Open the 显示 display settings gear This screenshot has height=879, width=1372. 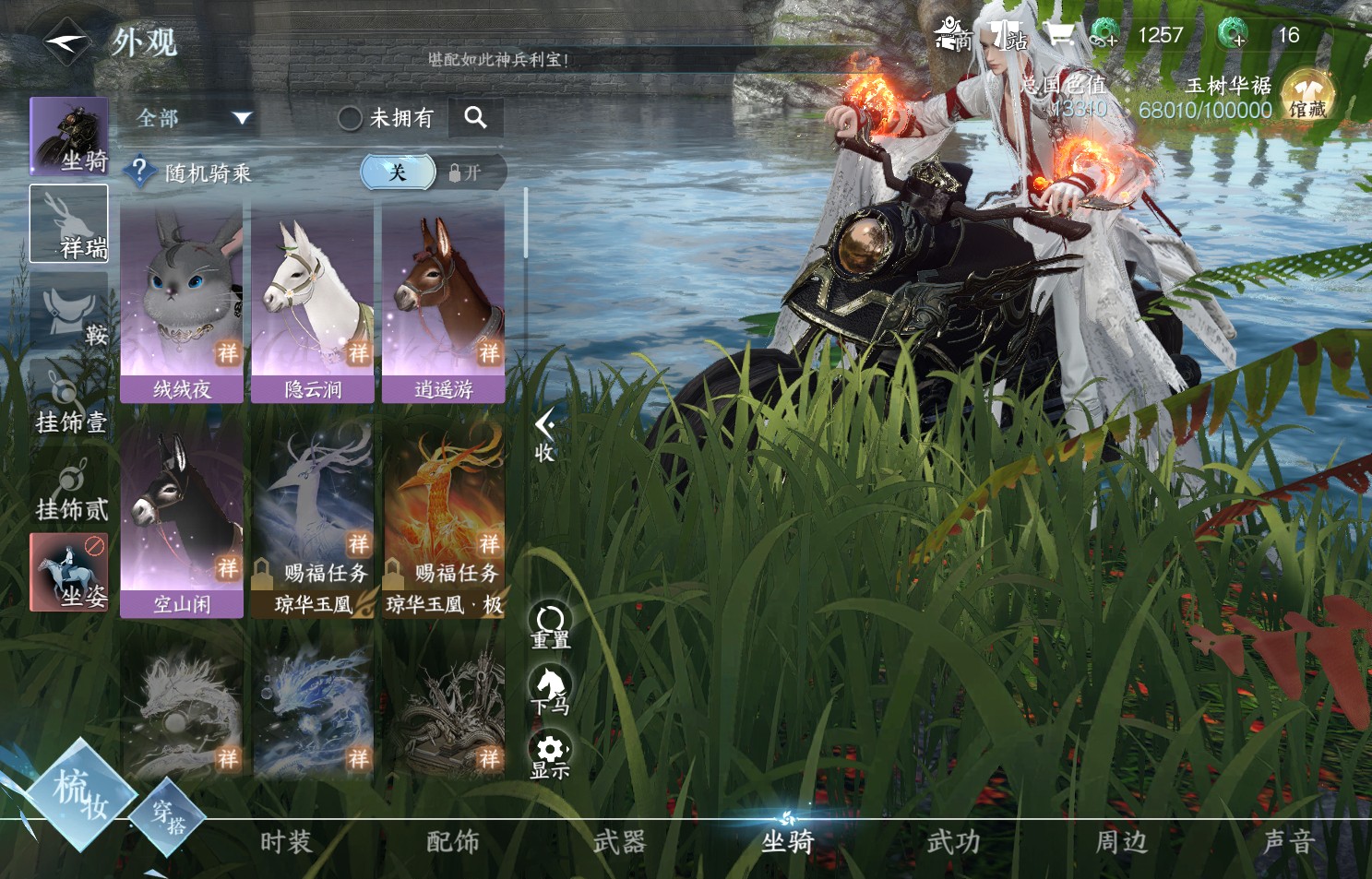click(x=550, y=755)
